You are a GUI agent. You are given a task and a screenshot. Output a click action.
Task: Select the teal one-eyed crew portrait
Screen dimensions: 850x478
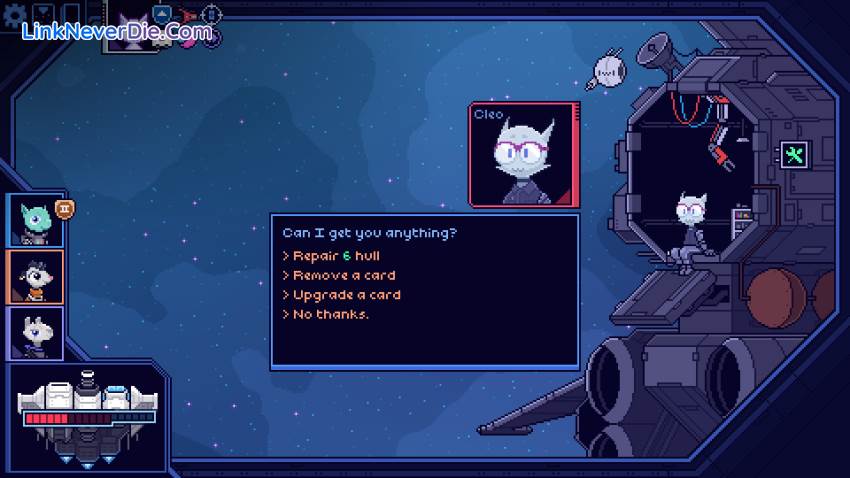pyautogui.click(x=36, y=220)
